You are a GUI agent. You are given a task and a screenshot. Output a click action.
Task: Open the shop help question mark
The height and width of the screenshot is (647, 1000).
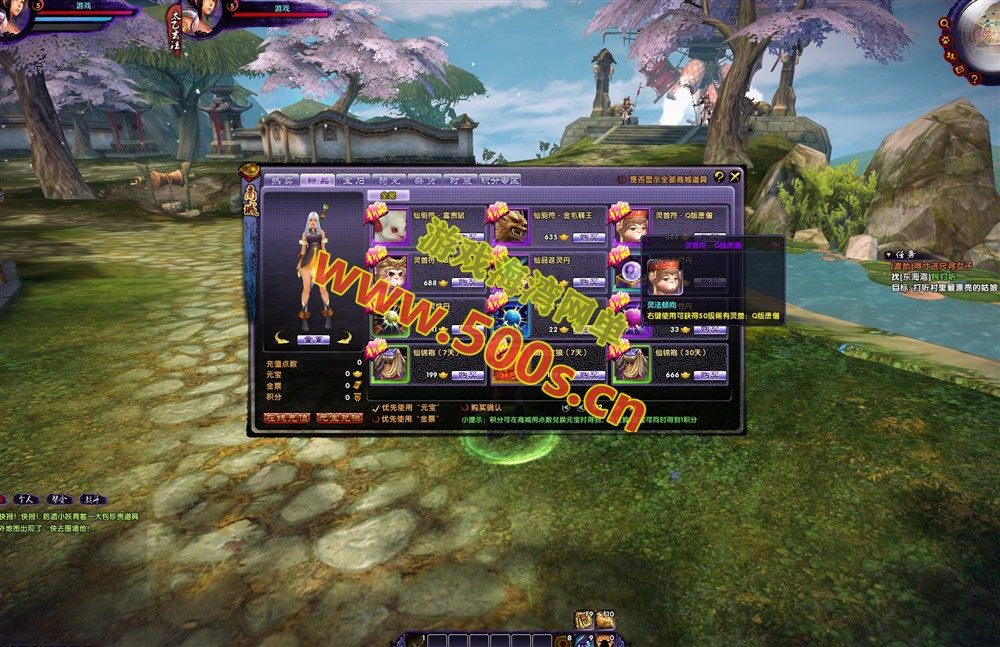(718, 177)
